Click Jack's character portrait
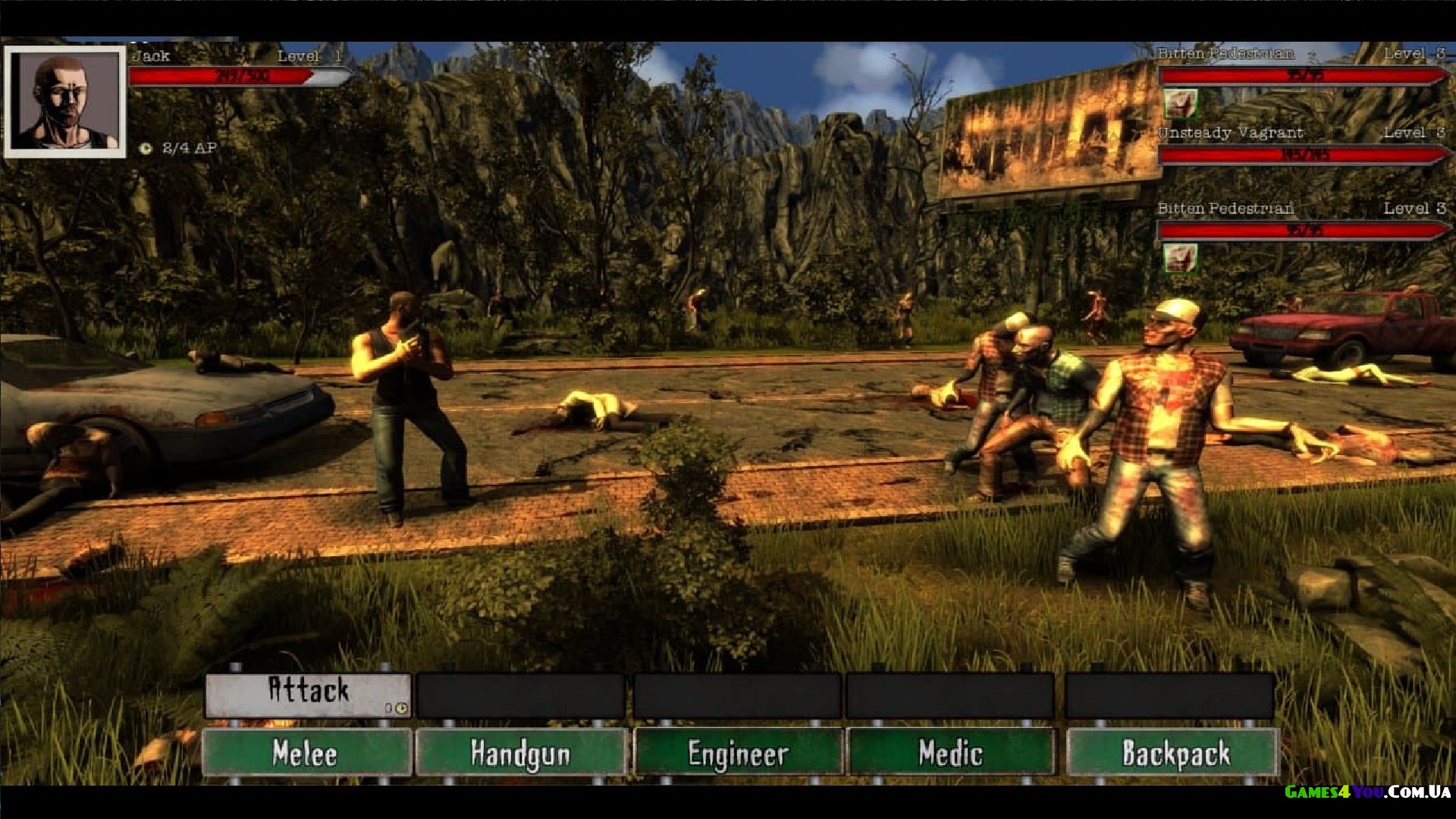1456x819 pixels. [x=65, y=102]
